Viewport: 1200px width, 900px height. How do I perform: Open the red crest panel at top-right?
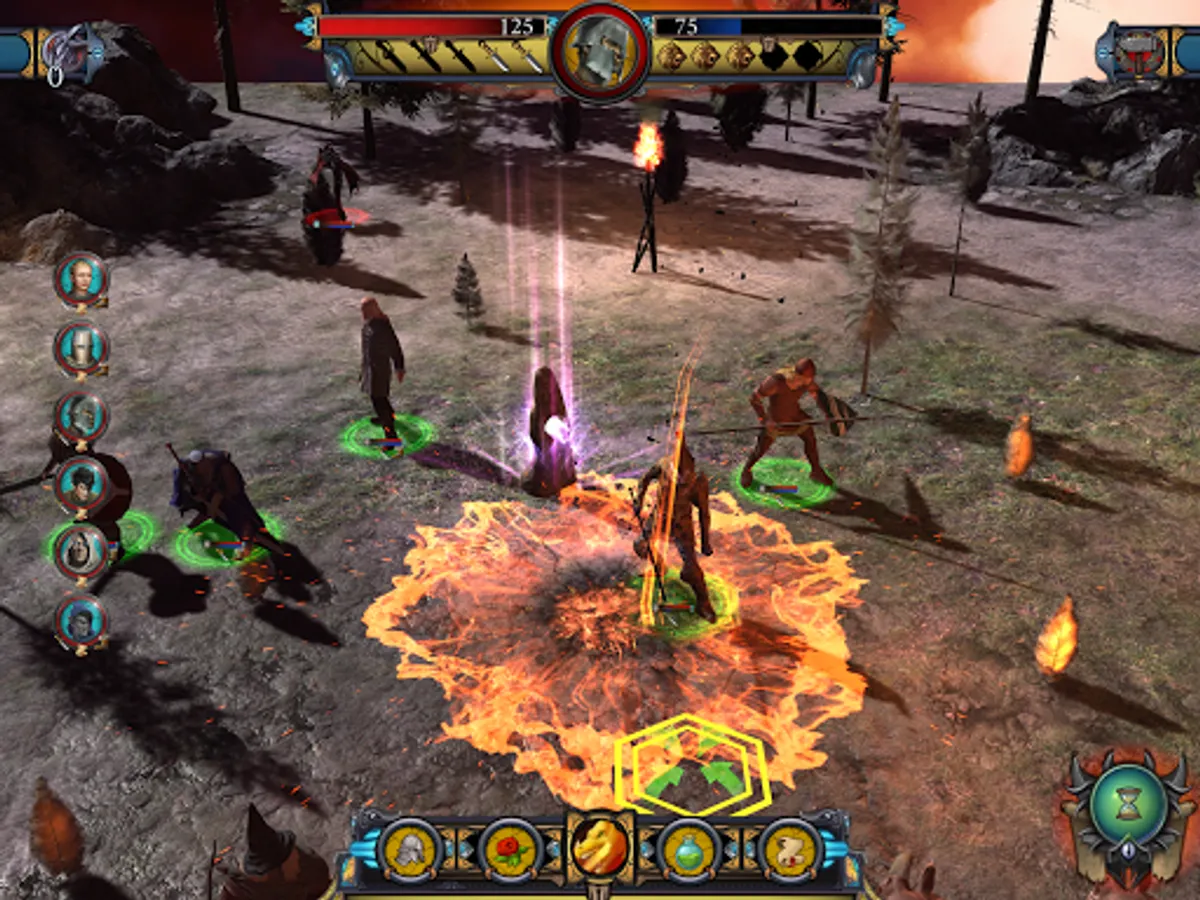click(1138, 52)
